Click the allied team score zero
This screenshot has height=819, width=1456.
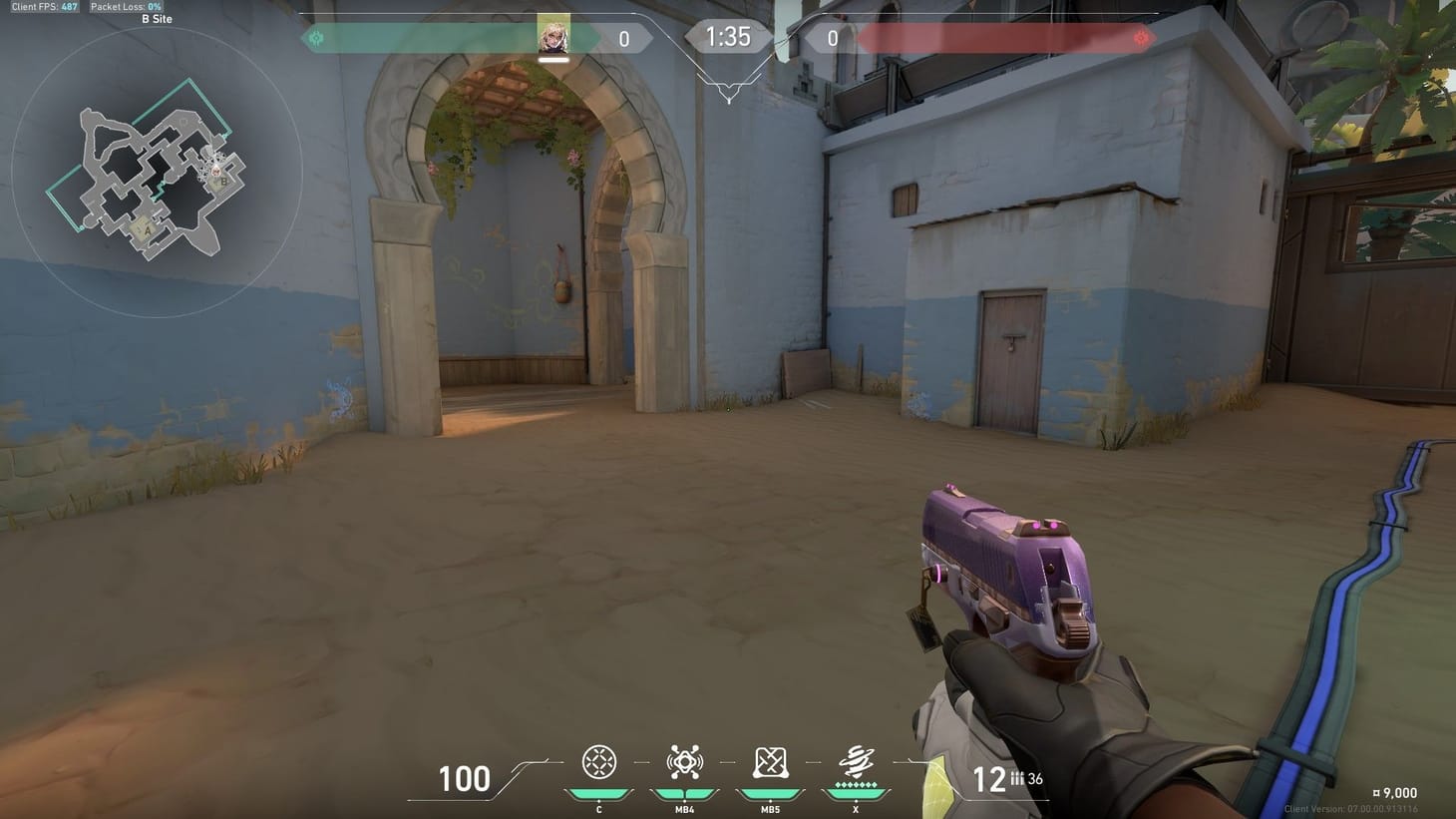pos(624,38)
